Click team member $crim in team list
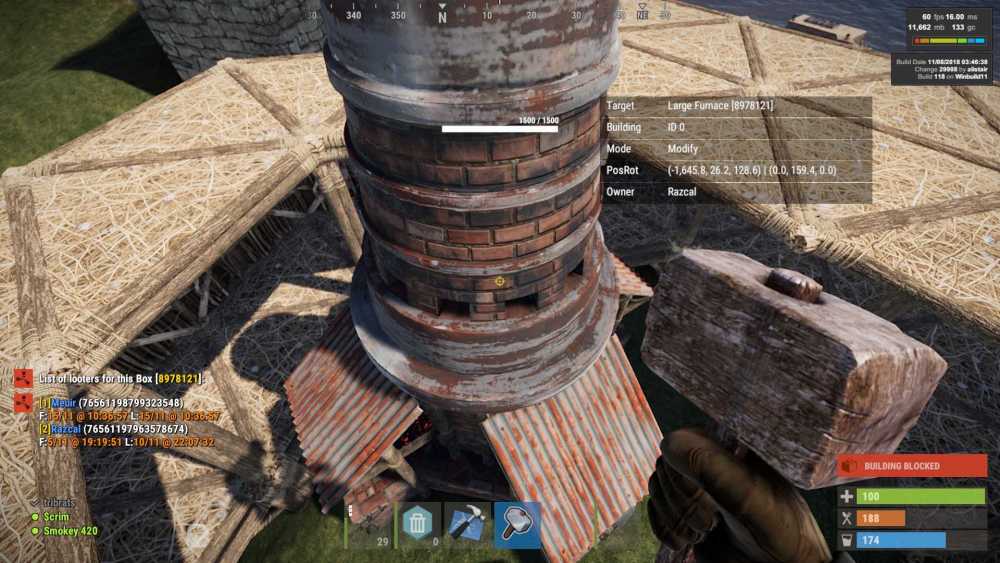This screenshot has height=563, width=1000. pos(59,516)
